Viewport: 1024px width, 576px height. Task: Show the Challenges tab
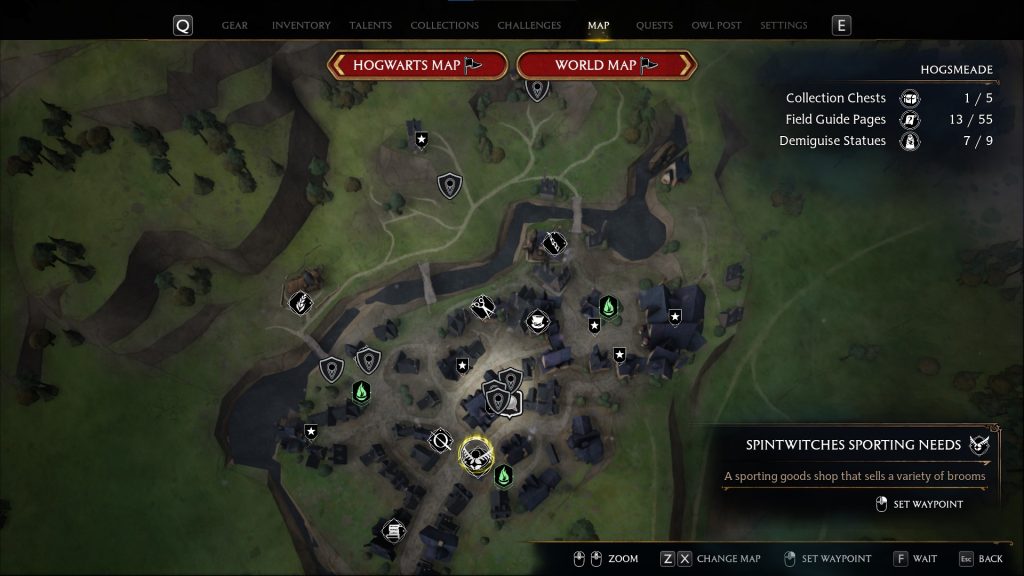click(x=529, y=25)
